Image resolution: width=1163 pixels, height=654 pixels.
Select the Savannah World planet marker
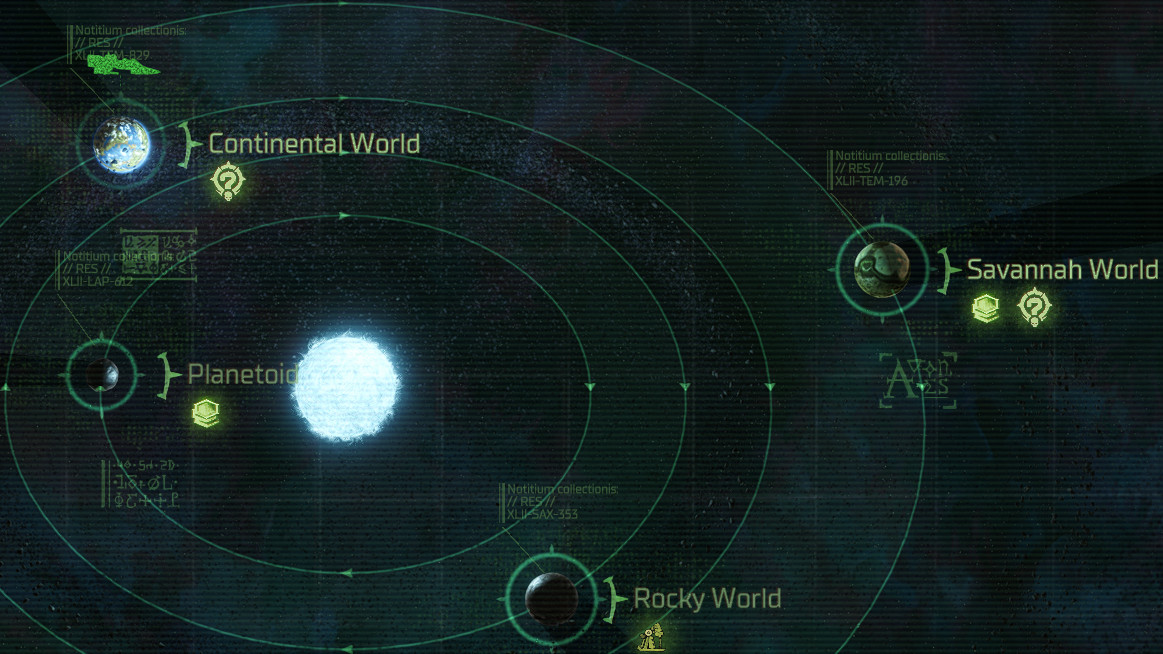coord(882,268)
